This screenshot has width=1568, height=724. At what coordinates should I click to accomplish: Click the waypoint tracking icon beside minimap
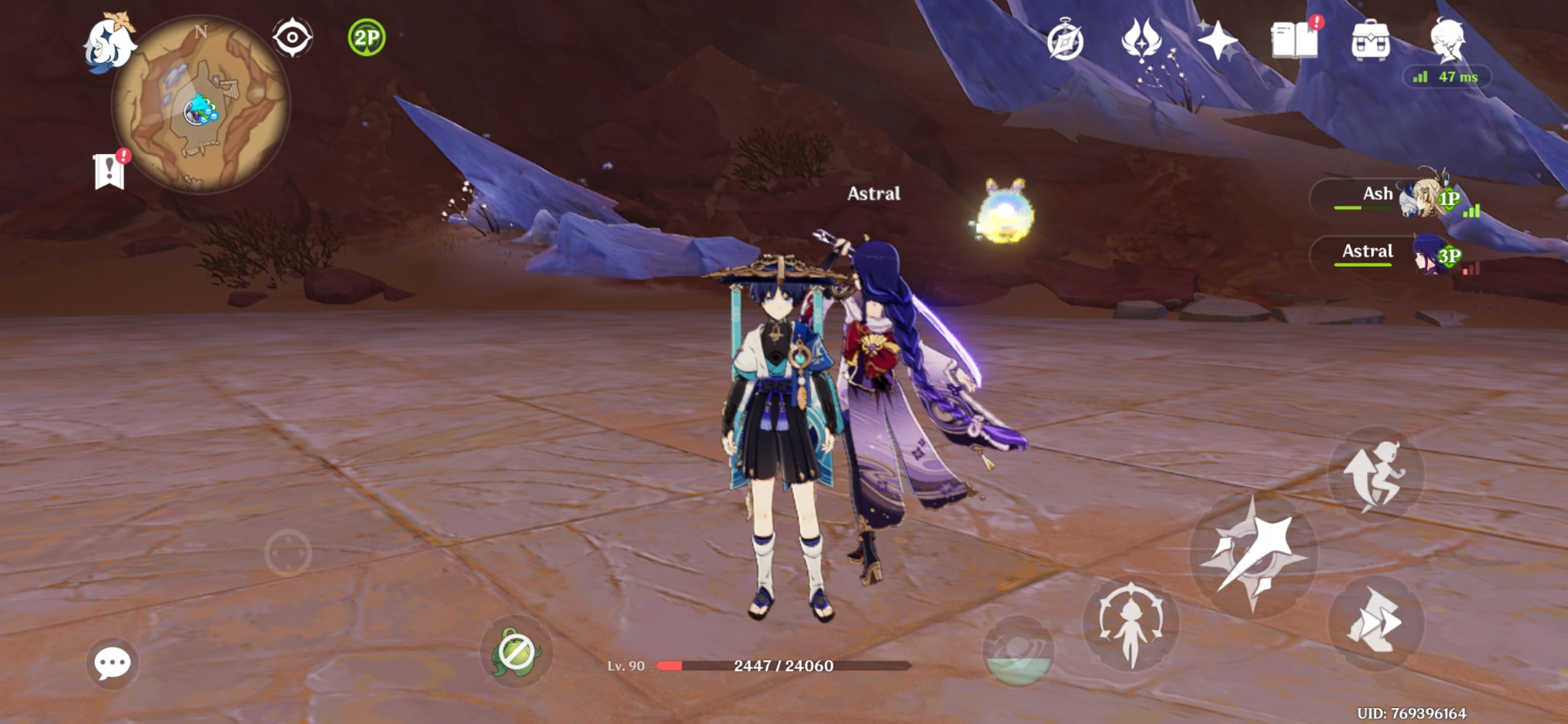tap(292, 38)
